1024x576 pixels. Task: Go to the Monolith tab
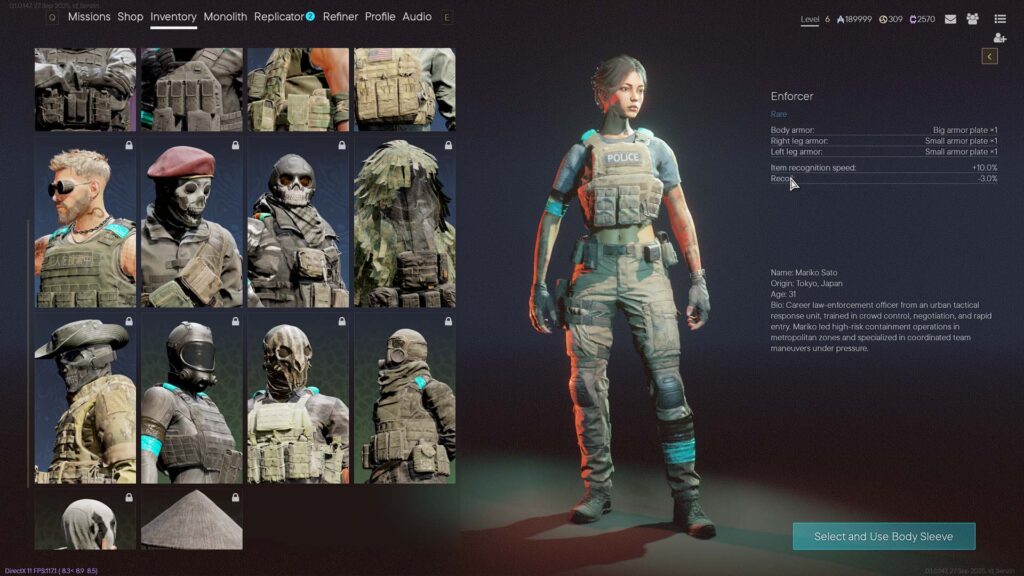tap(225, 17)
